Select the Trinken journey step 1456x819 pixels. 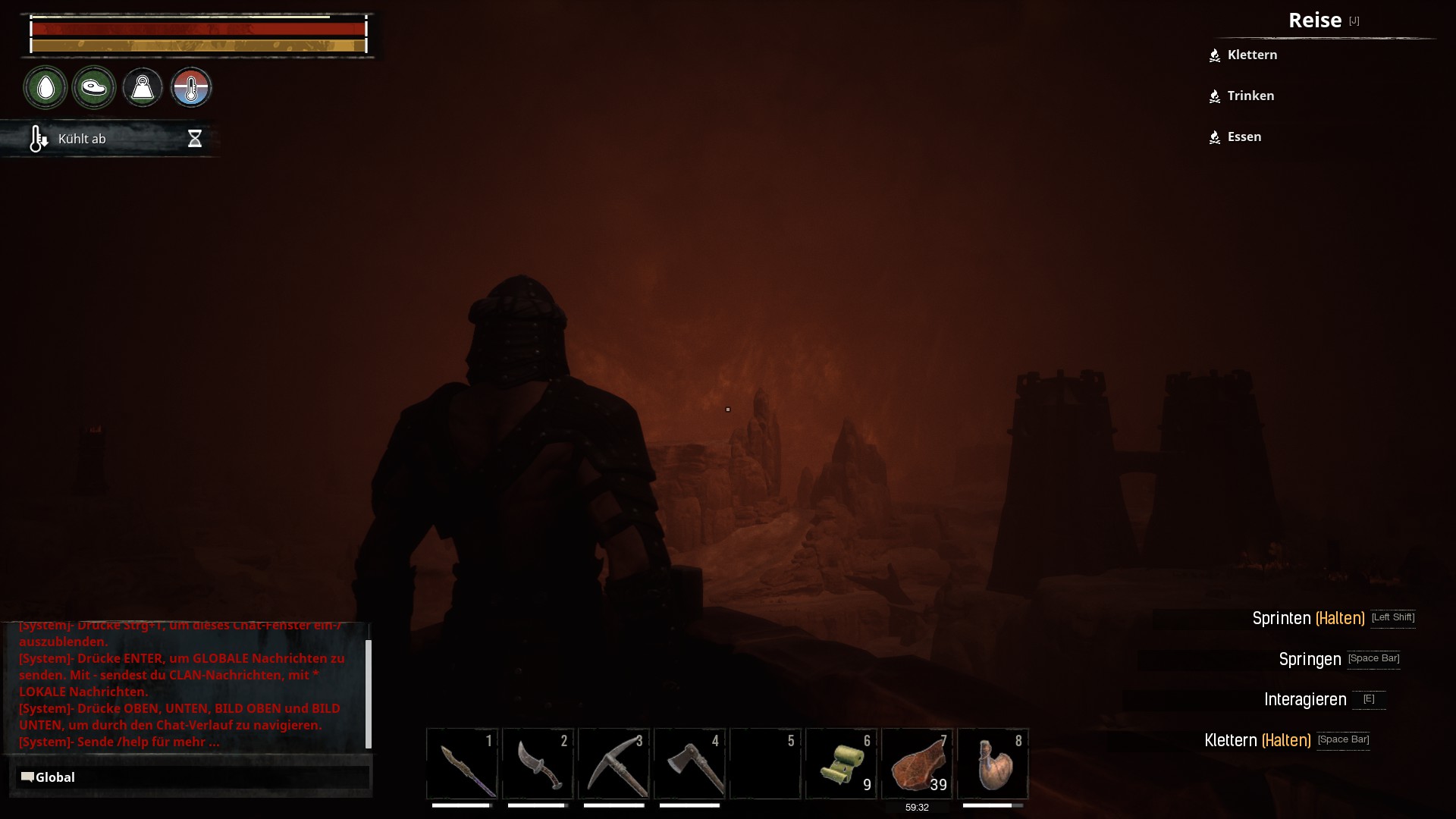(1250, 96)
